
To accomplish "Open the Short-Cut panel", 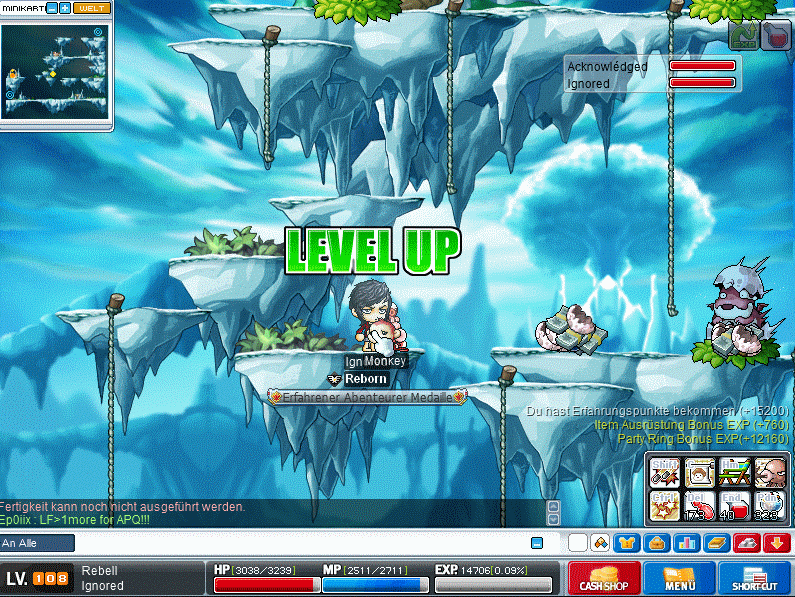I will point(755,578).
